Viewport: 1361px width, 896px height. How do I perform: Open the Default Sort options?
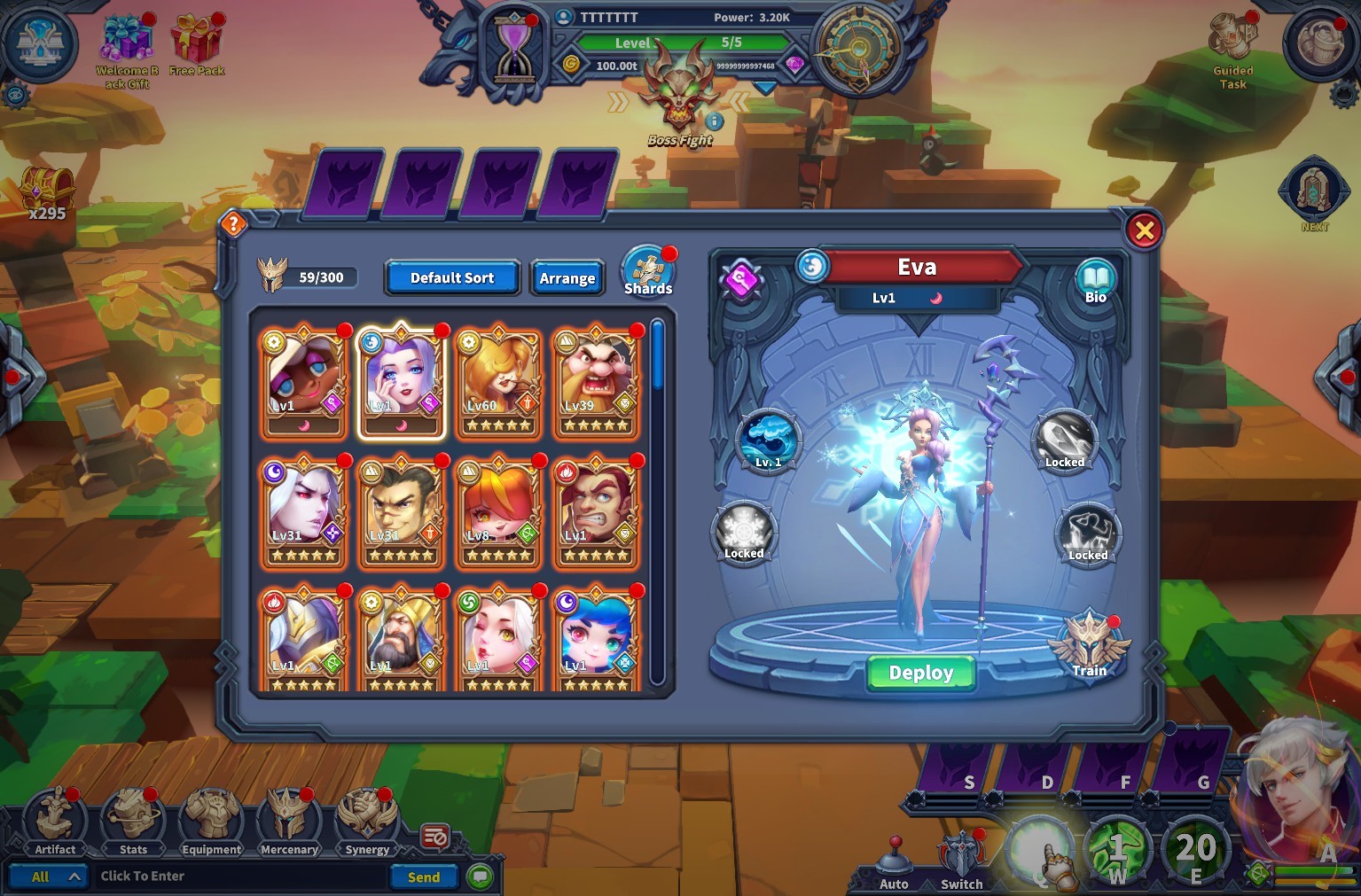[451, 277]
